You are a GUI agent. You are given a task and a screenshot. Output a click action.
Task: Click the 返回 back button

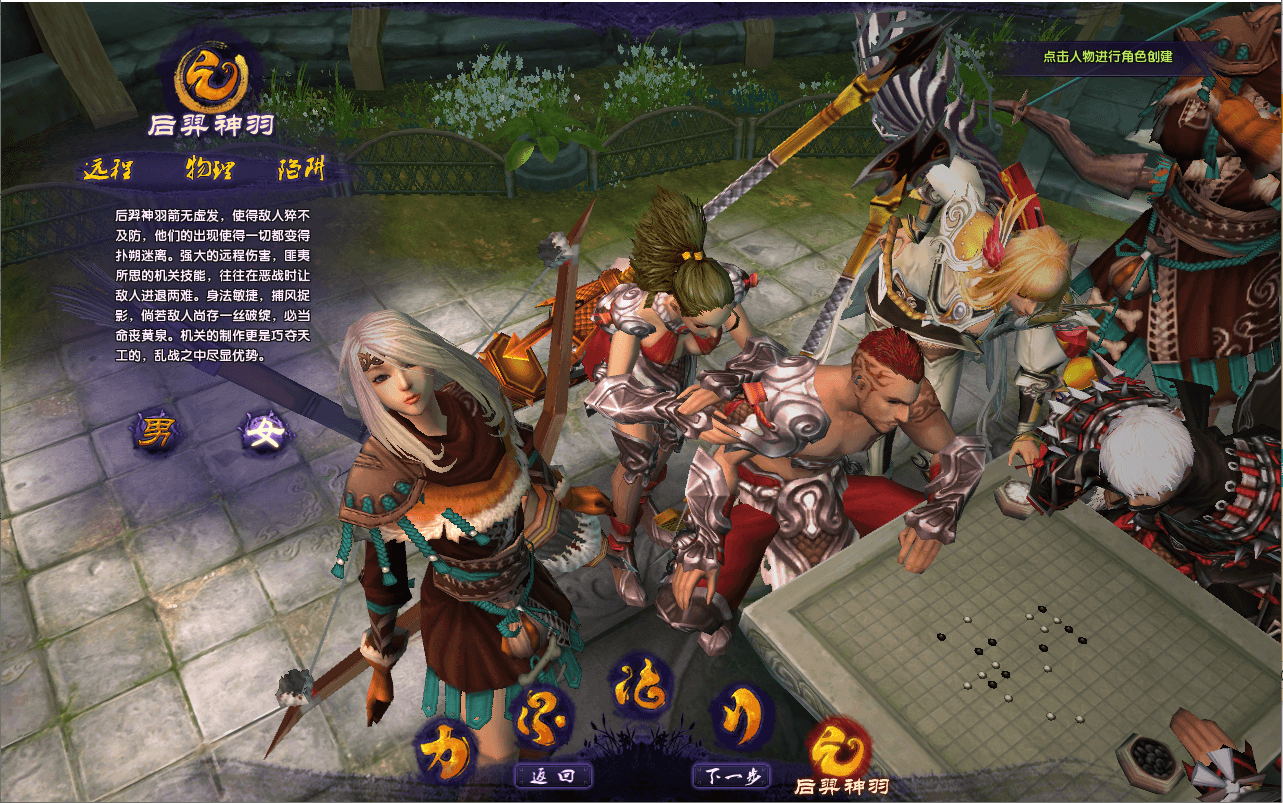pyautogui.click(x=553, y=776)
